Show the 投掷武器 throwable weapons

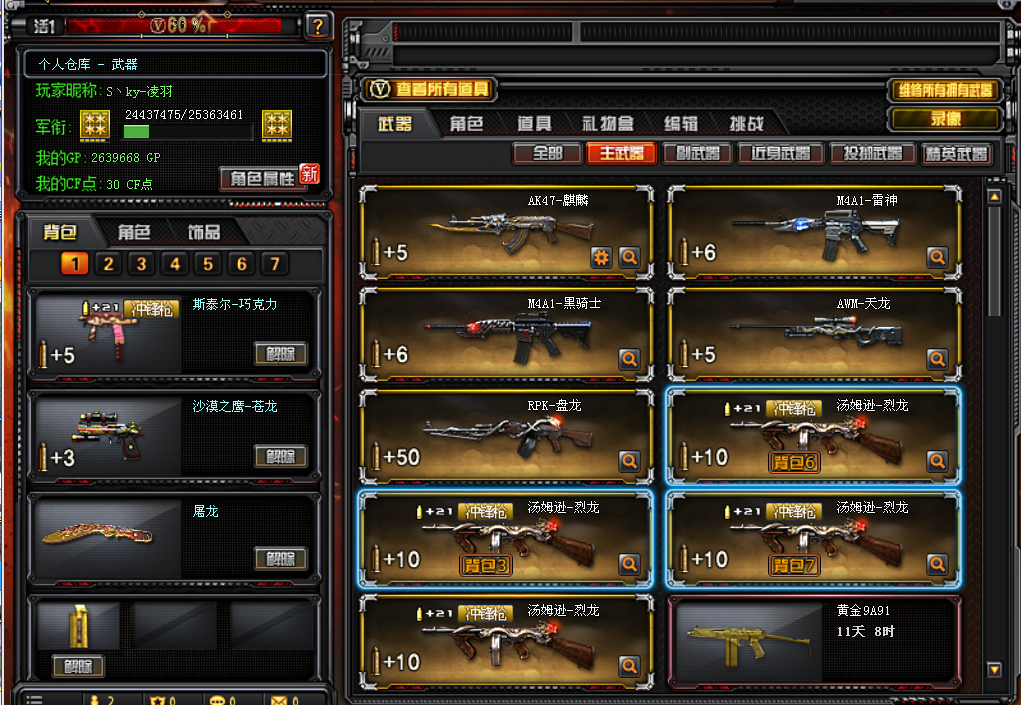873,154
